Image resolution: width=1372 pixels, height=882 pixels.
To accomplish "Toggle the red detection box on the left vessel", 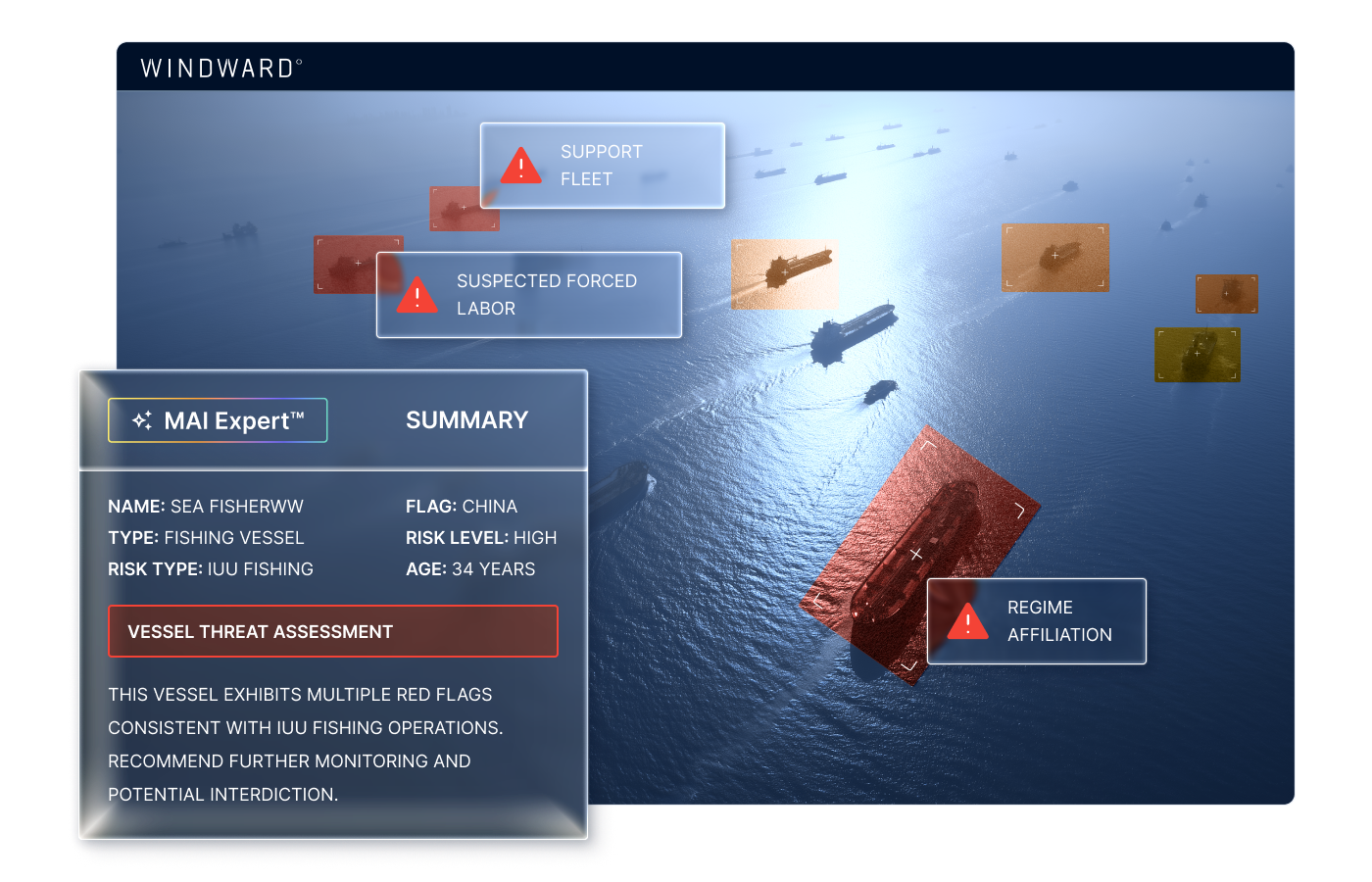I will (x=358, y=265).
